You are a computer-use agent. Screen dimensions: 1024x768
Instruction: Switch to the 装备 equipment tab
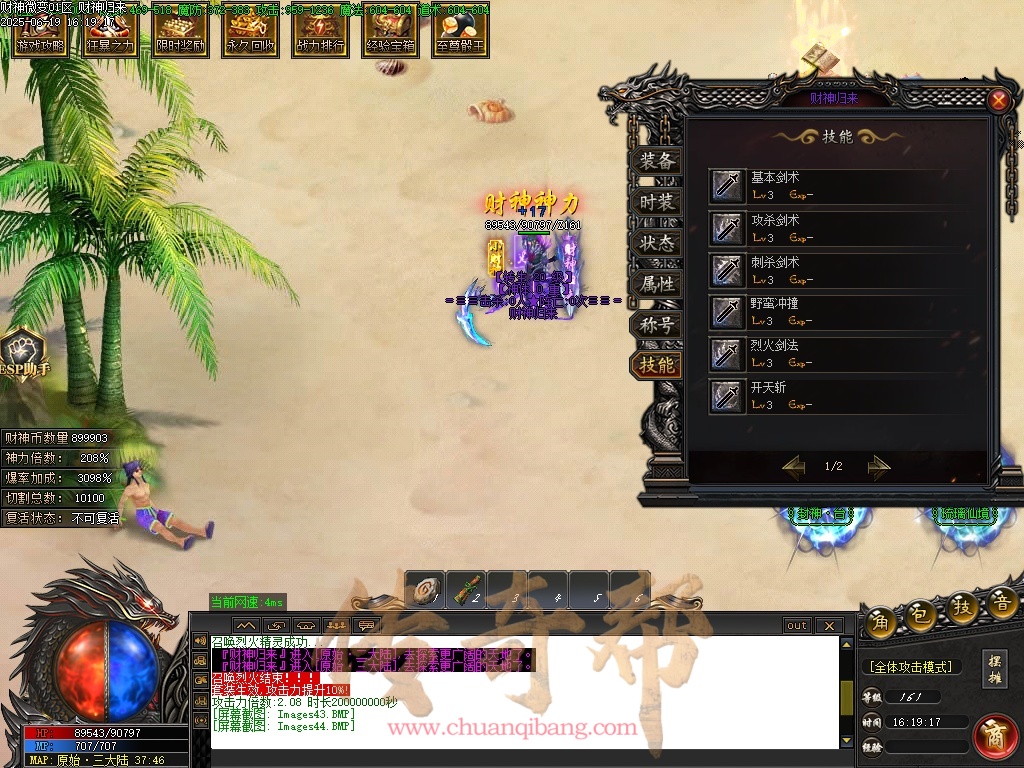[656, 161]
